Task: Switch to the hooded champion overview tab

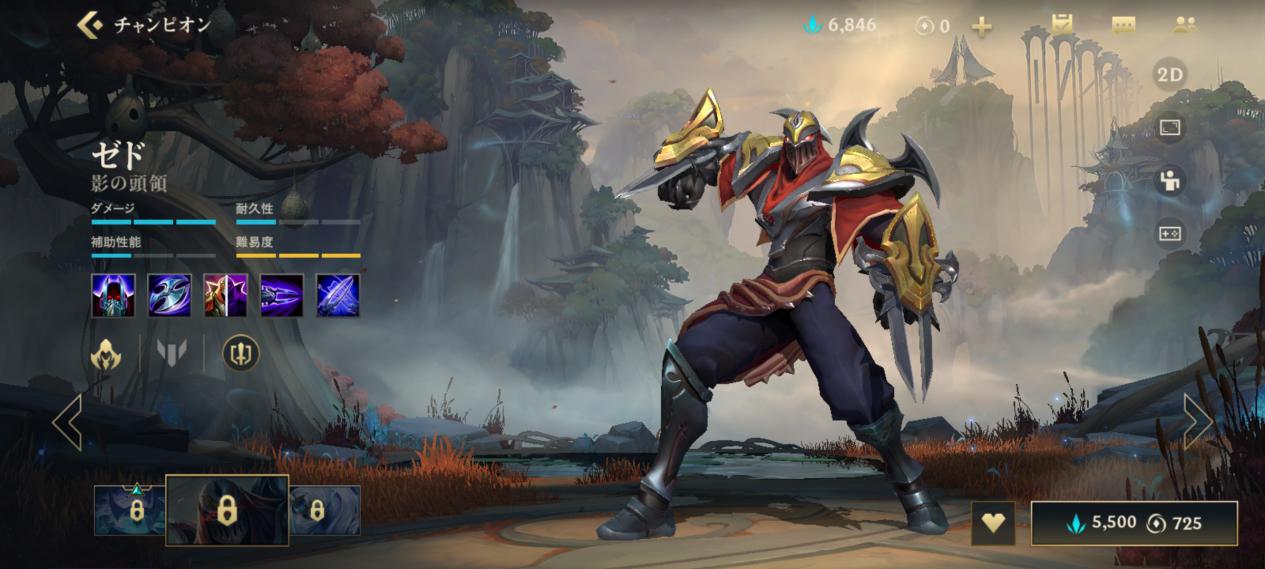Action: pos(106,353)
